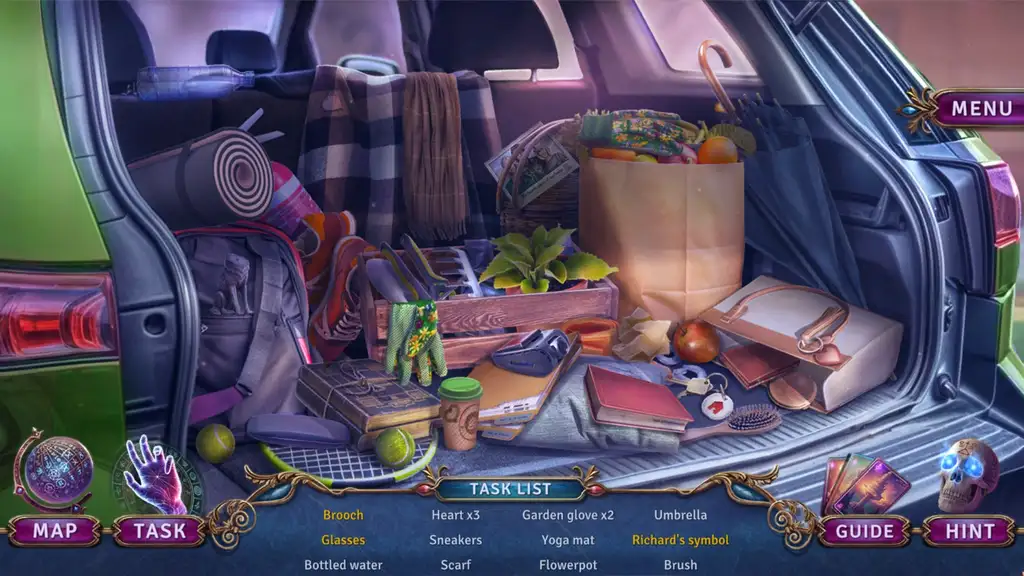This screenshot has width=1024, height=576.
Task: Open the Map button
Action: pos(55,531)
